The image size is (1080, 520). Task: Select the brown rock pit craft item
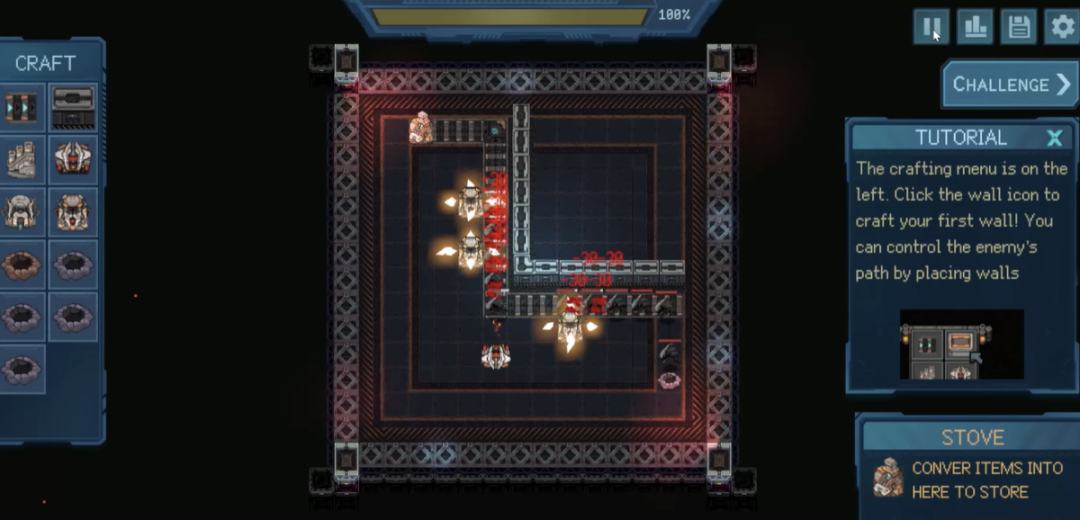21,265
